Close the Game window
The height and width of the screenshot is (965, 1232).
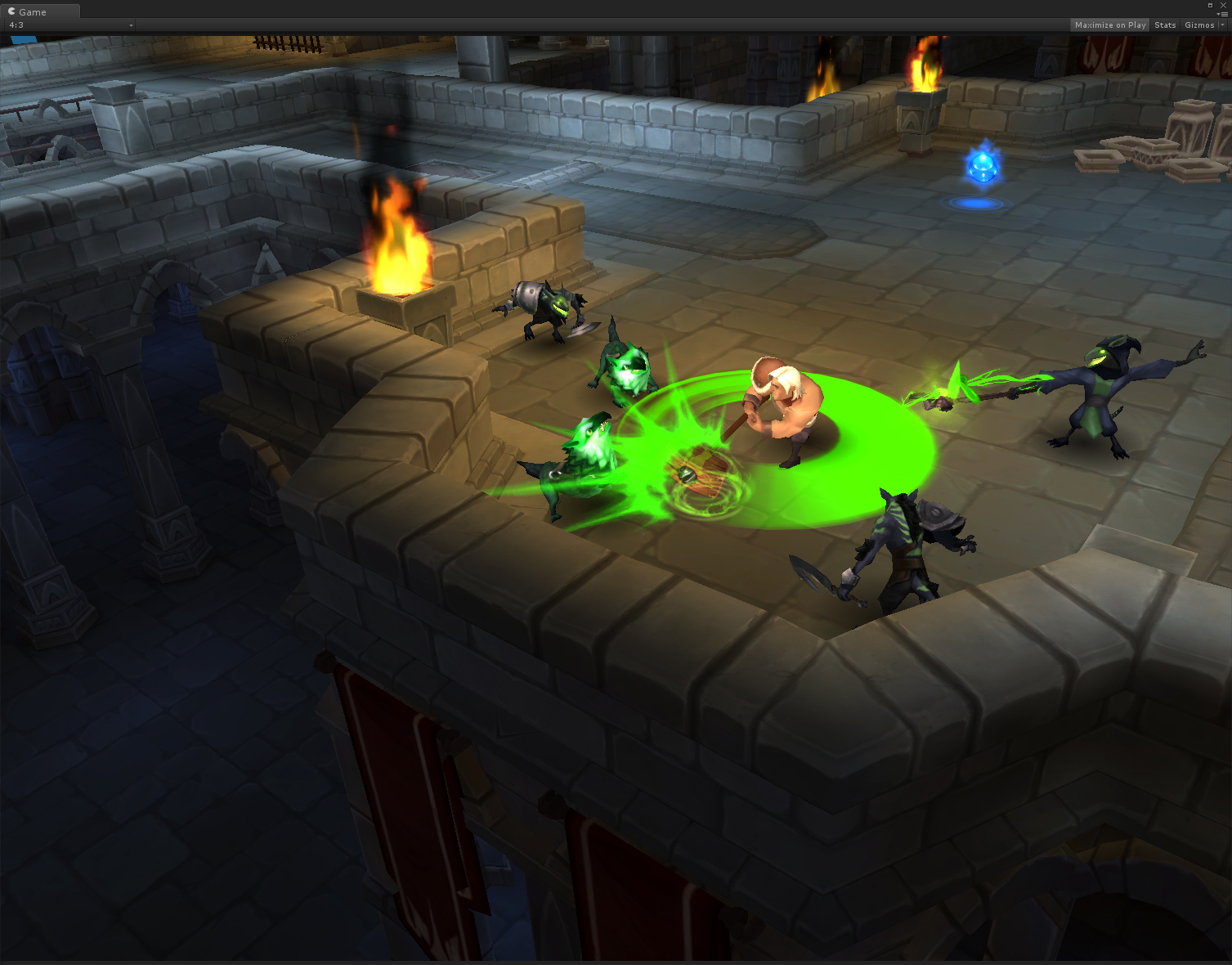(1223, 5)
